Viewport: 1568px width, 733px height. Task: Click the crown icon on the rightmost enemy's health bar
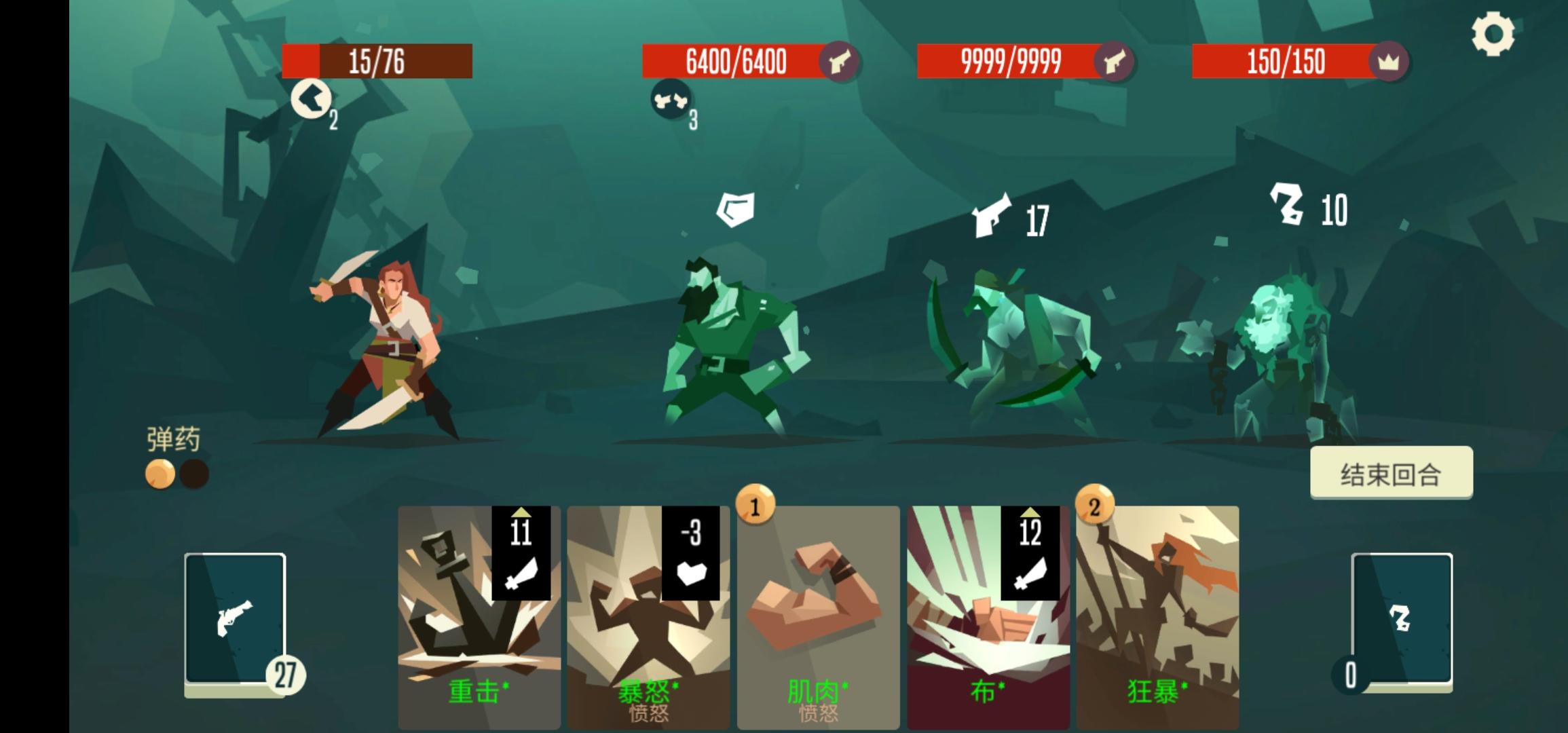click(1390, 62)
